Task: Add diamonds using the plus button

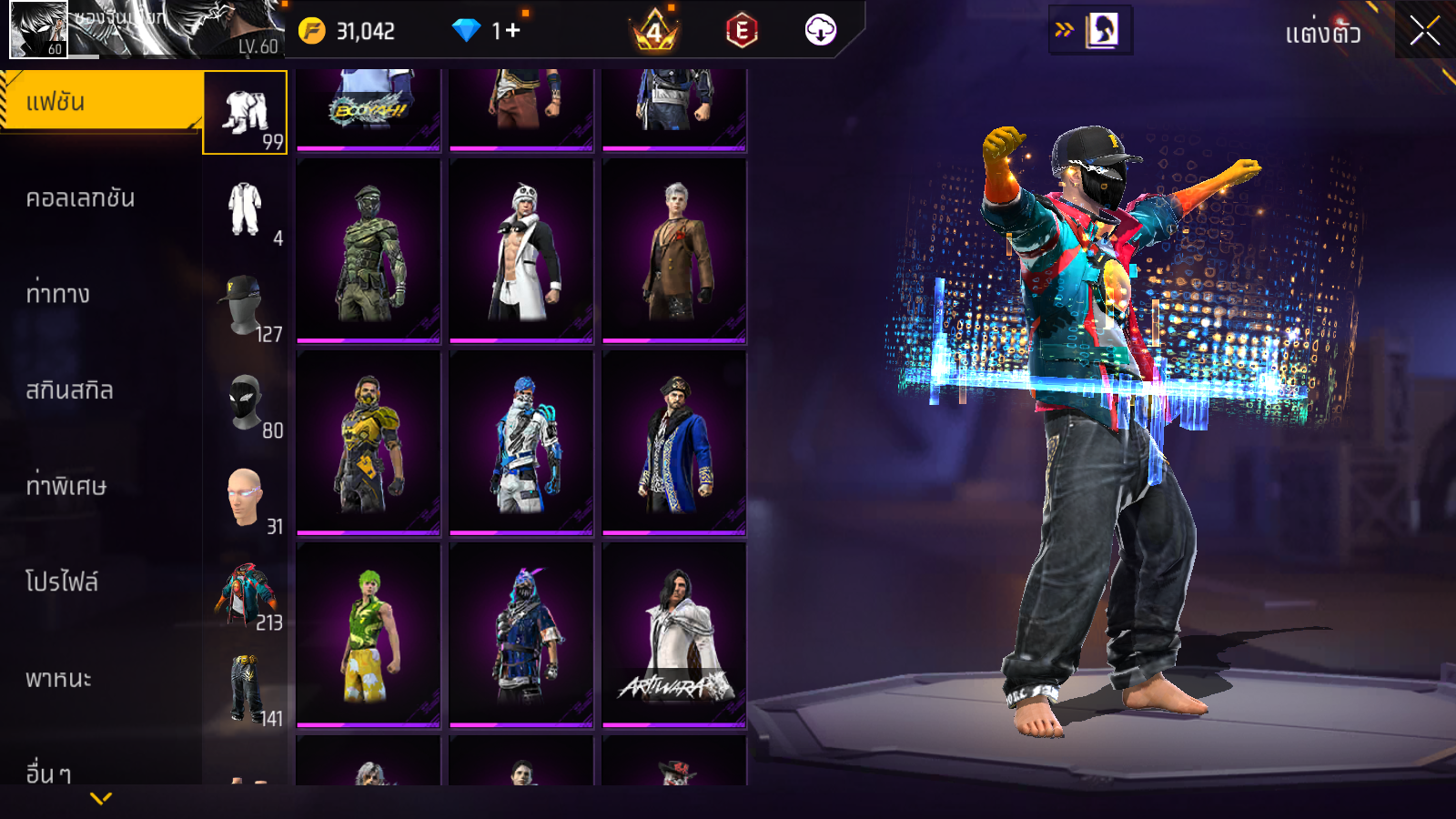Action: [x=512, y=31]
